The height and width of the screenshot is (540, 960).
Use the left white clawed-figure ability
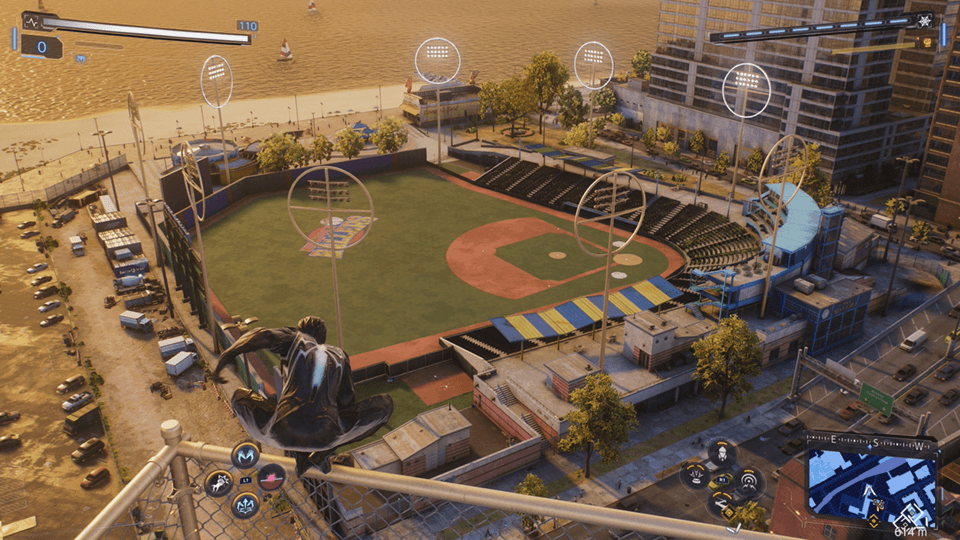218,482
